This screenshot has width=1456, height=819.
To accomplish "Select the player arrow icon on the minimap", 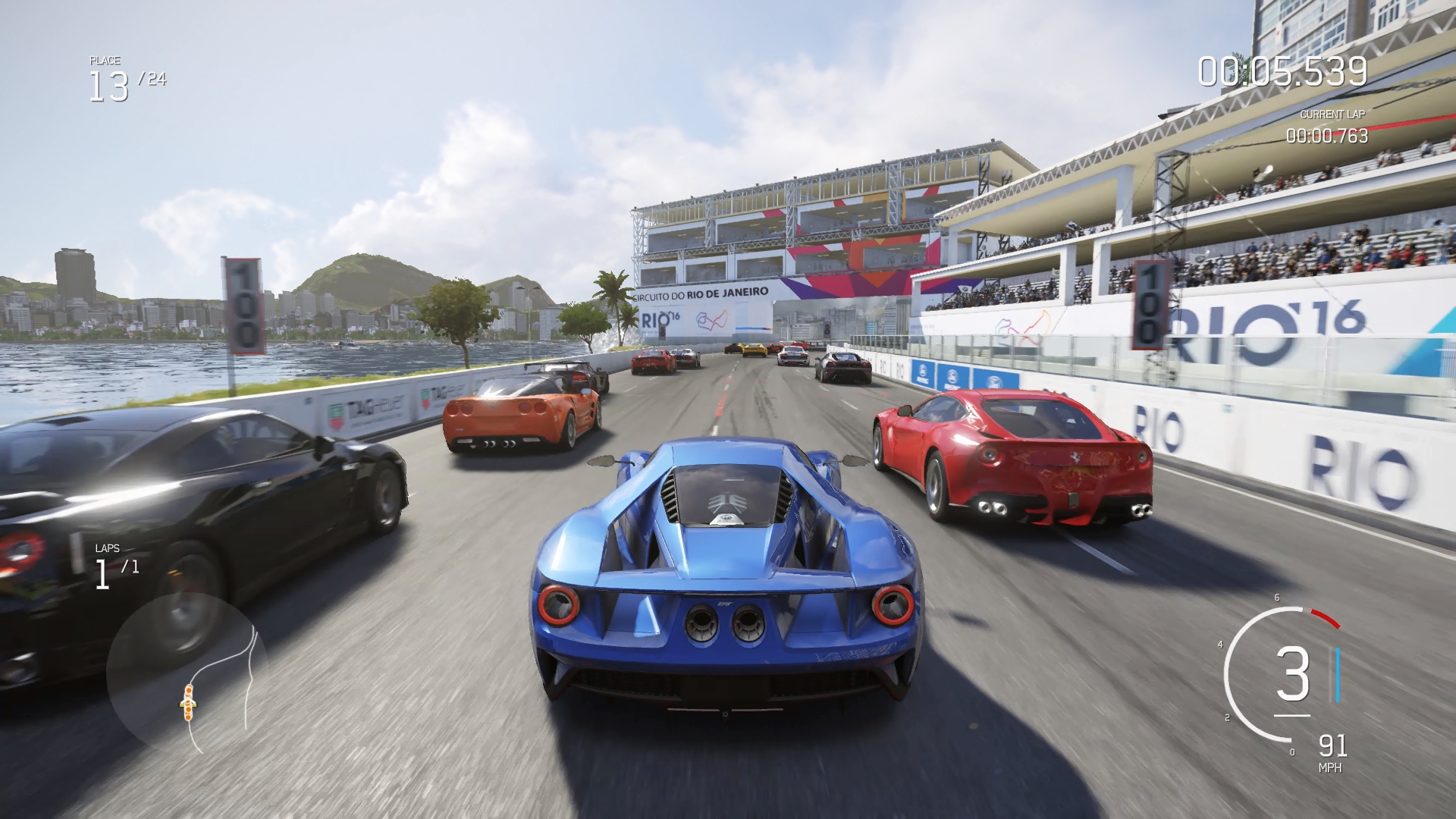I will [188, 702].
